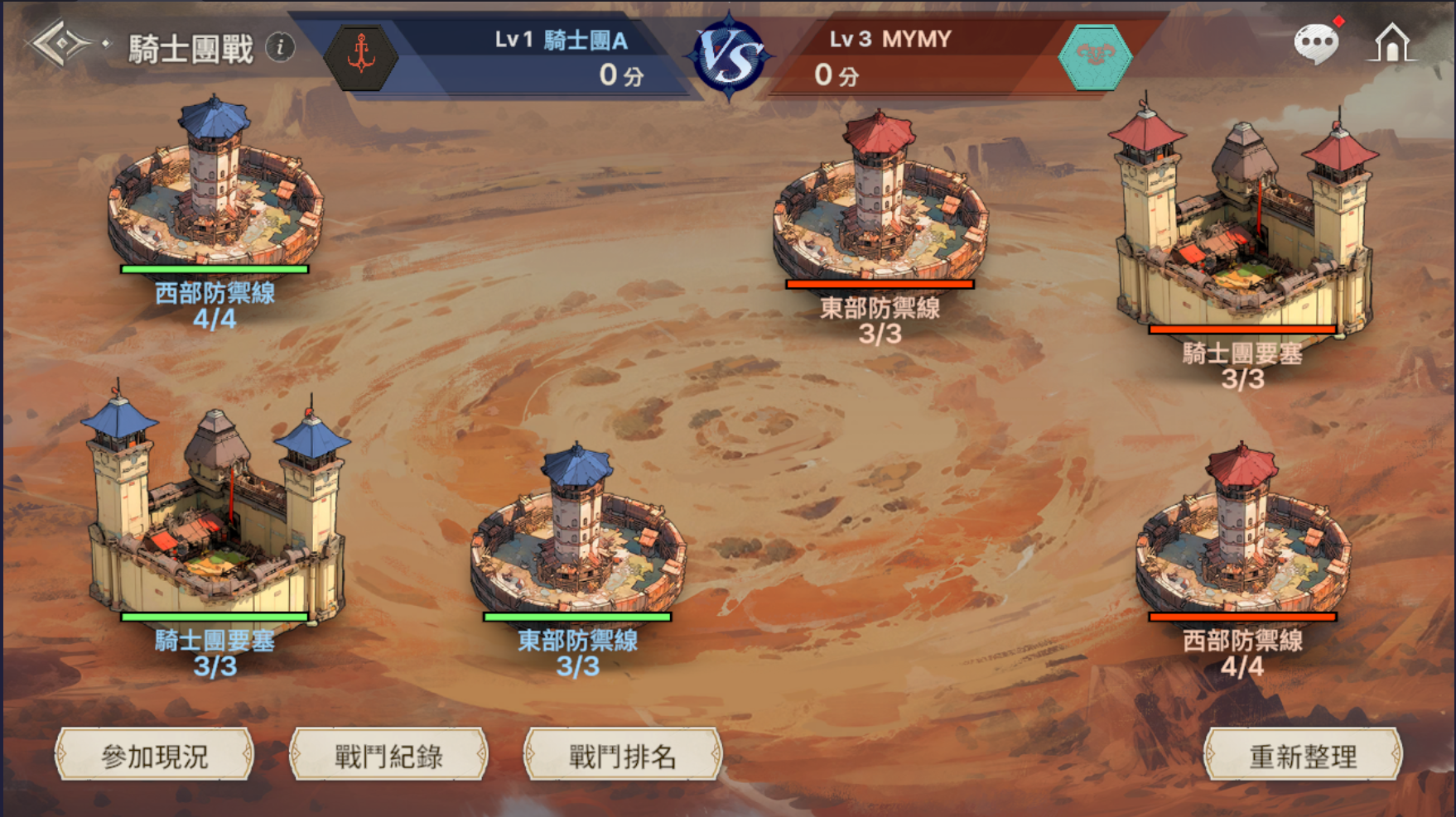The width and height of the screenshot is (1456, 817).
Task: Choose the blue 東部防禦線 tower
Action: click(x=577, y=534)
